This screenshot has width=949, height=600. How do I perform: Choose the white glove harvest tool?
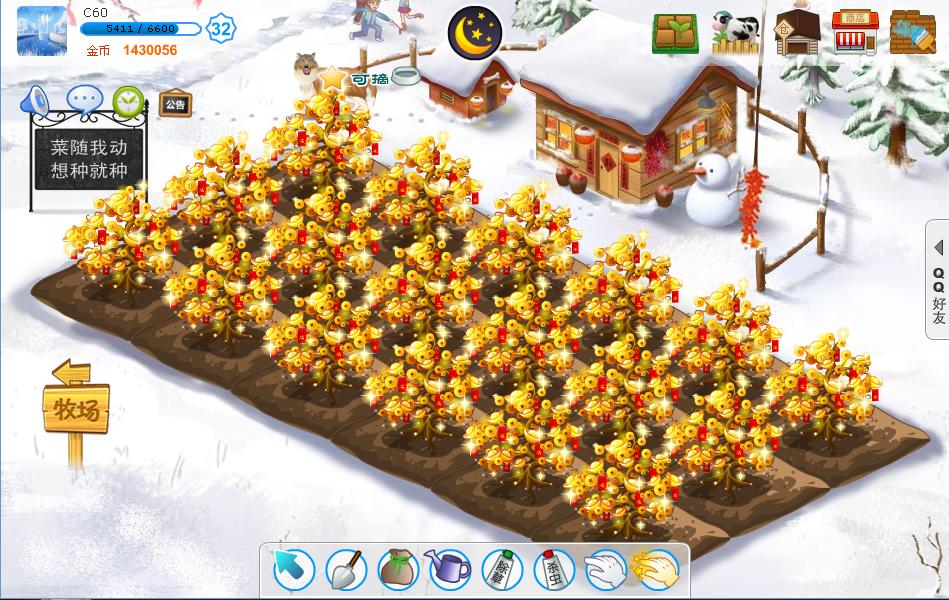coord(605,570)
